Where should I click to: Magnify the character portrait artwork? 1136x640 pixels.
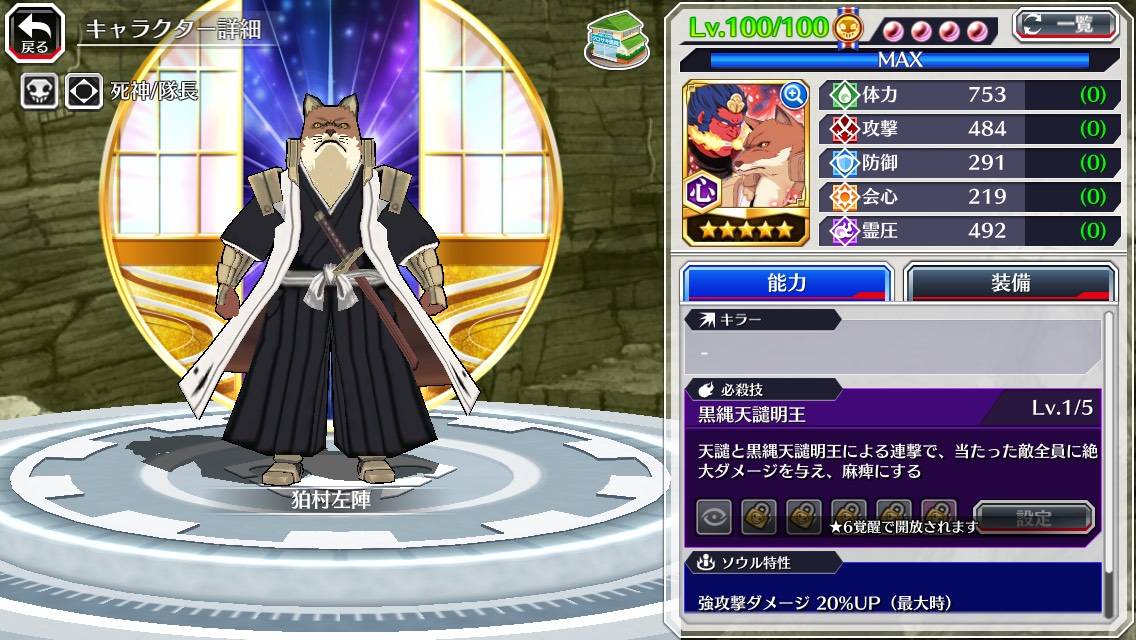(x=794, y=96)
